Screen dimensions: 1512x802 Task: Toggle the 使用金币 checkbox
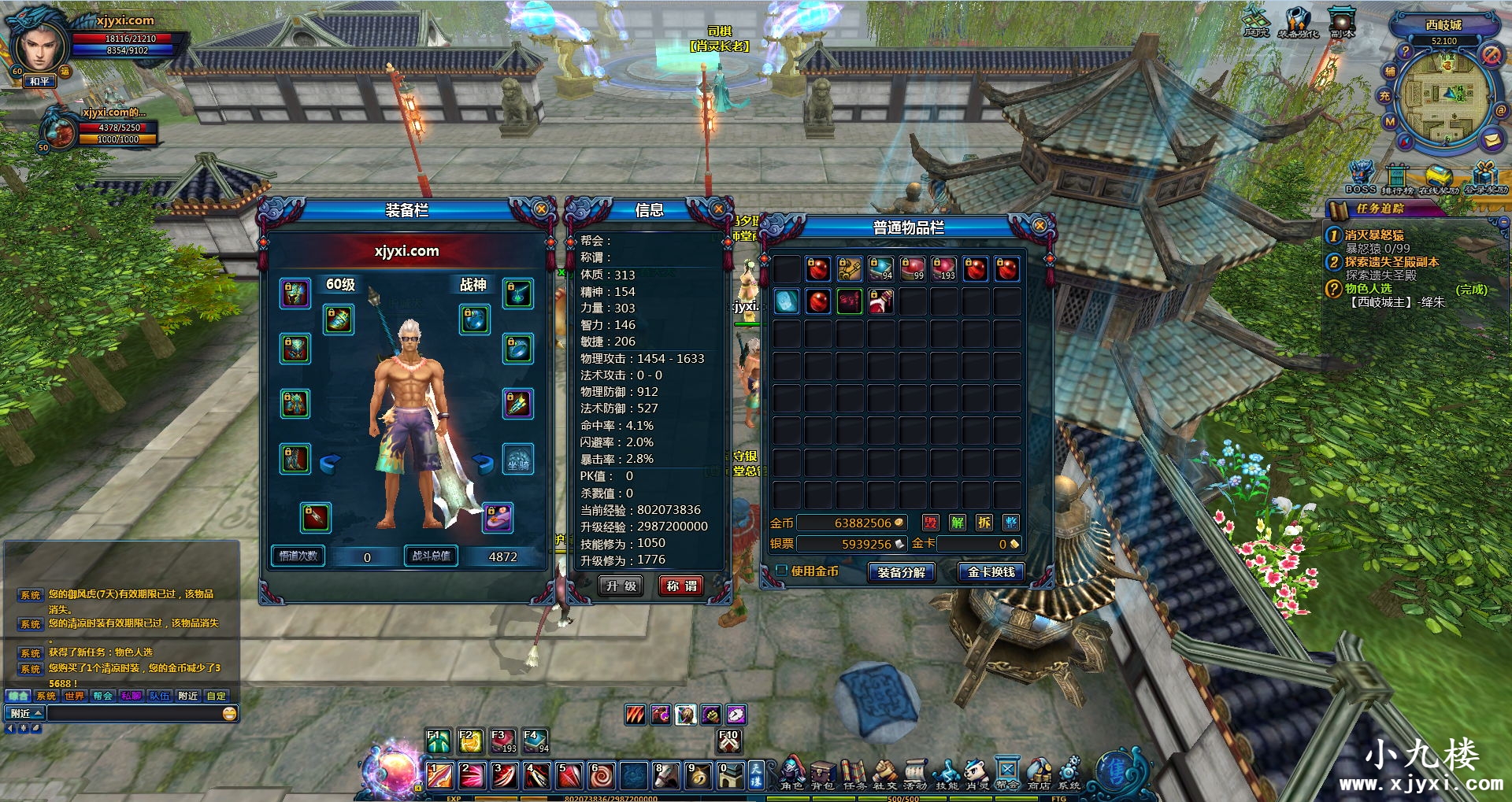782,571
